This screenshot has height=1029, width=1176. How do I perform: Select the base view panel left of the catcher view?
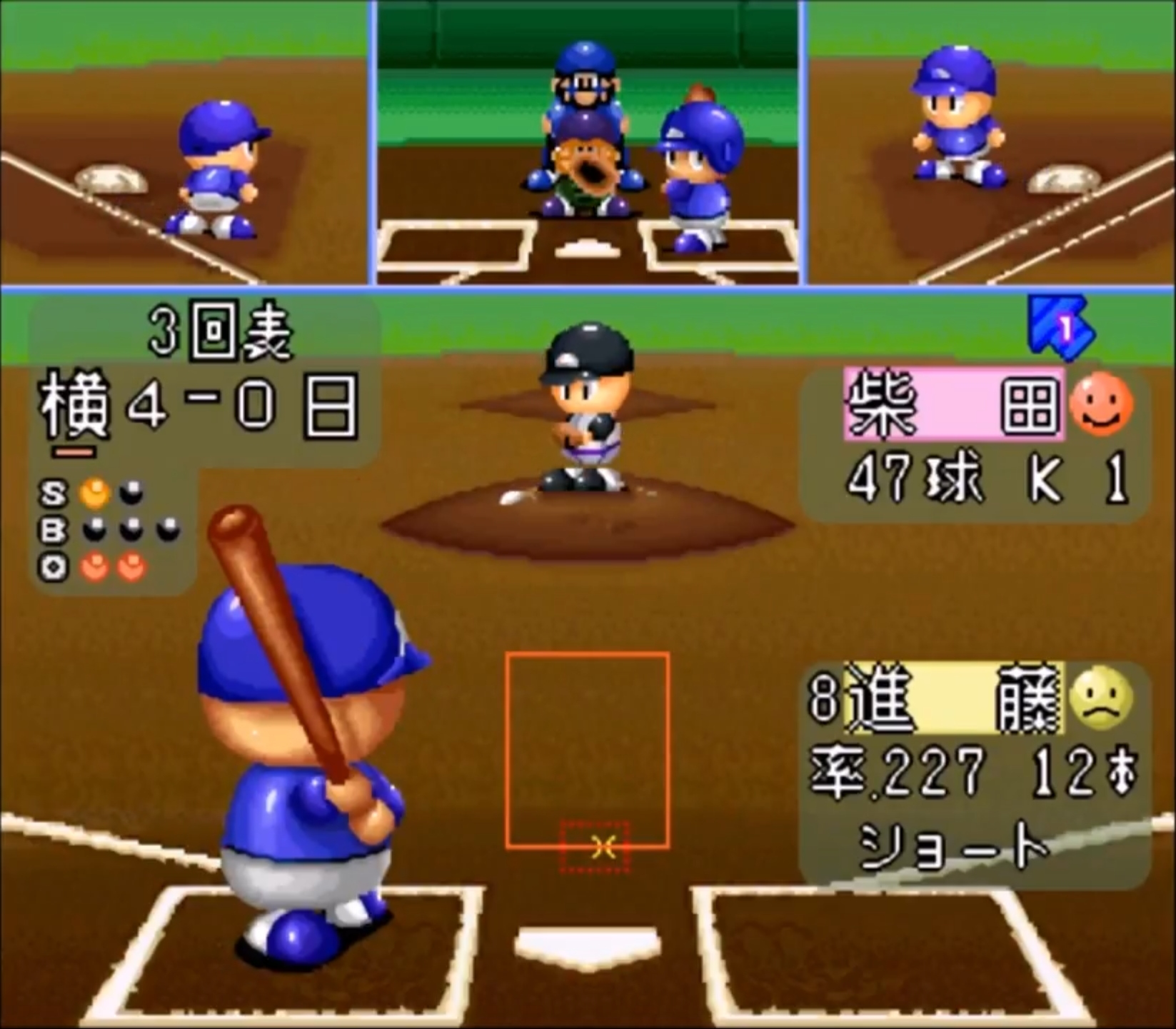184,143
